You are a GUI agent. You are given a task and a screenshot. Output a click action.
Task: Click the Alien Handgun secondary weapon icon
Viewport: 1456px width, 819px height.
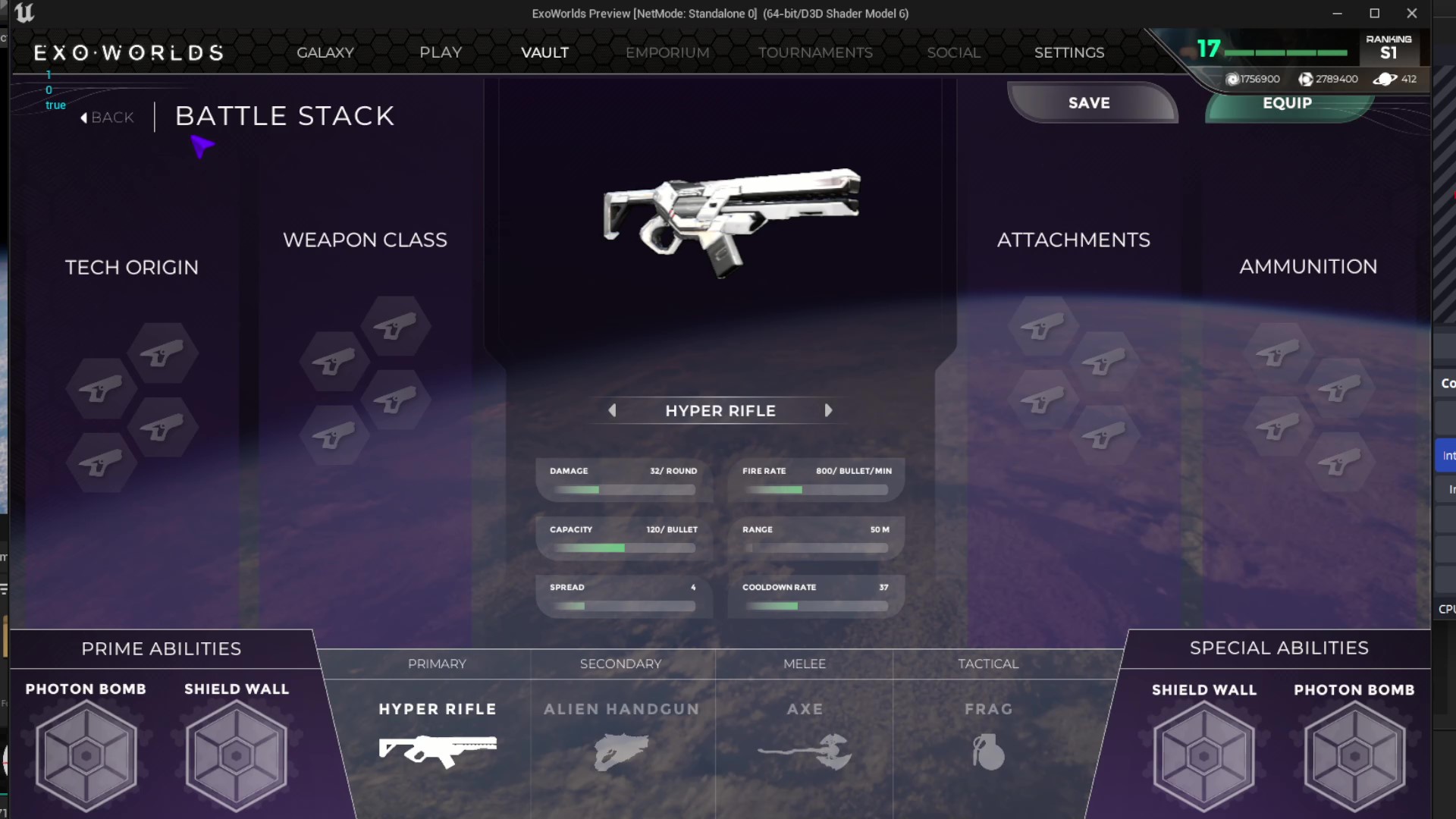point(620,751)
